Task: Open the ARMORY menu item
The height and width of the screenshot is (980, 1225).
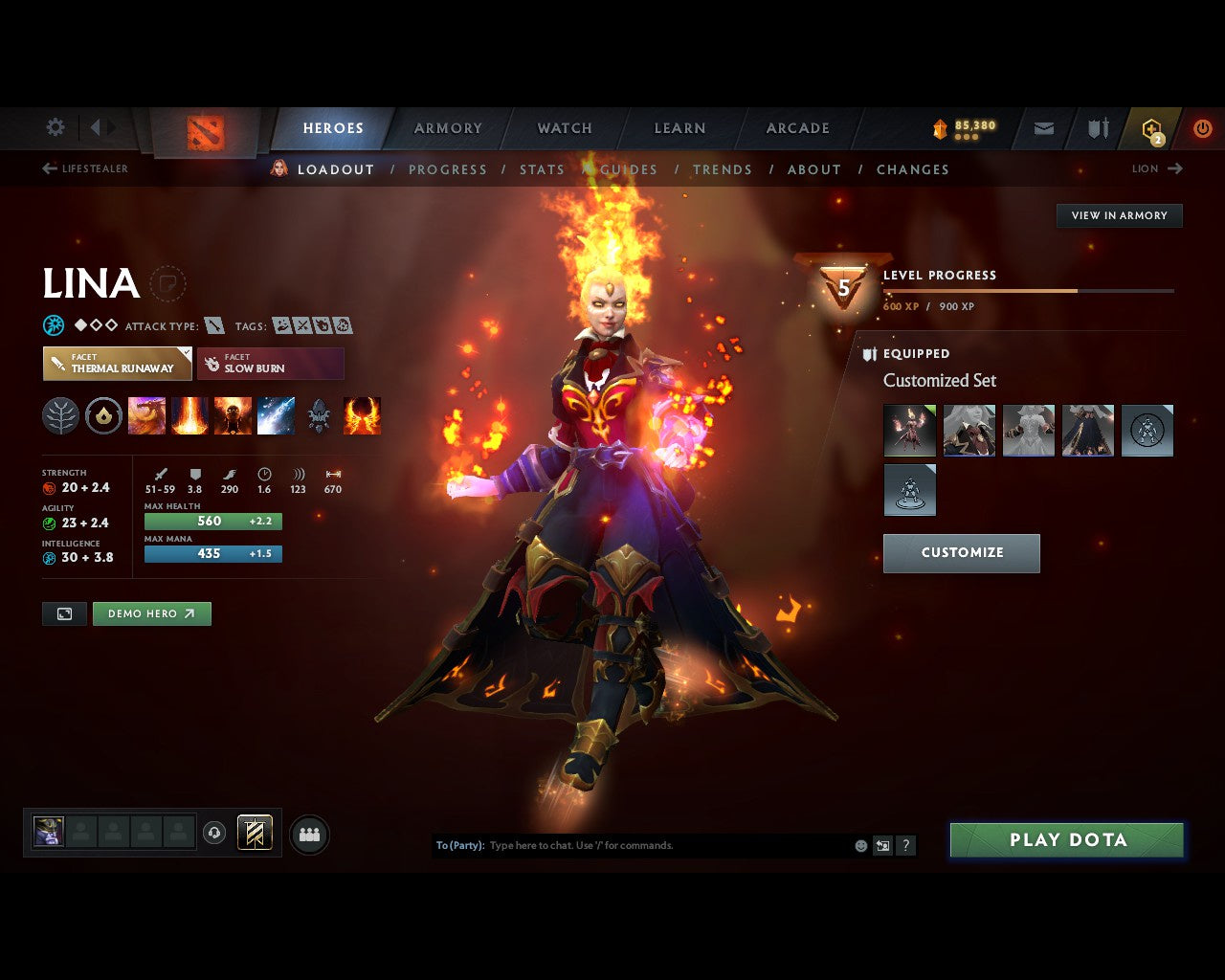Action: pyautogui.click(x=447, y=127)
